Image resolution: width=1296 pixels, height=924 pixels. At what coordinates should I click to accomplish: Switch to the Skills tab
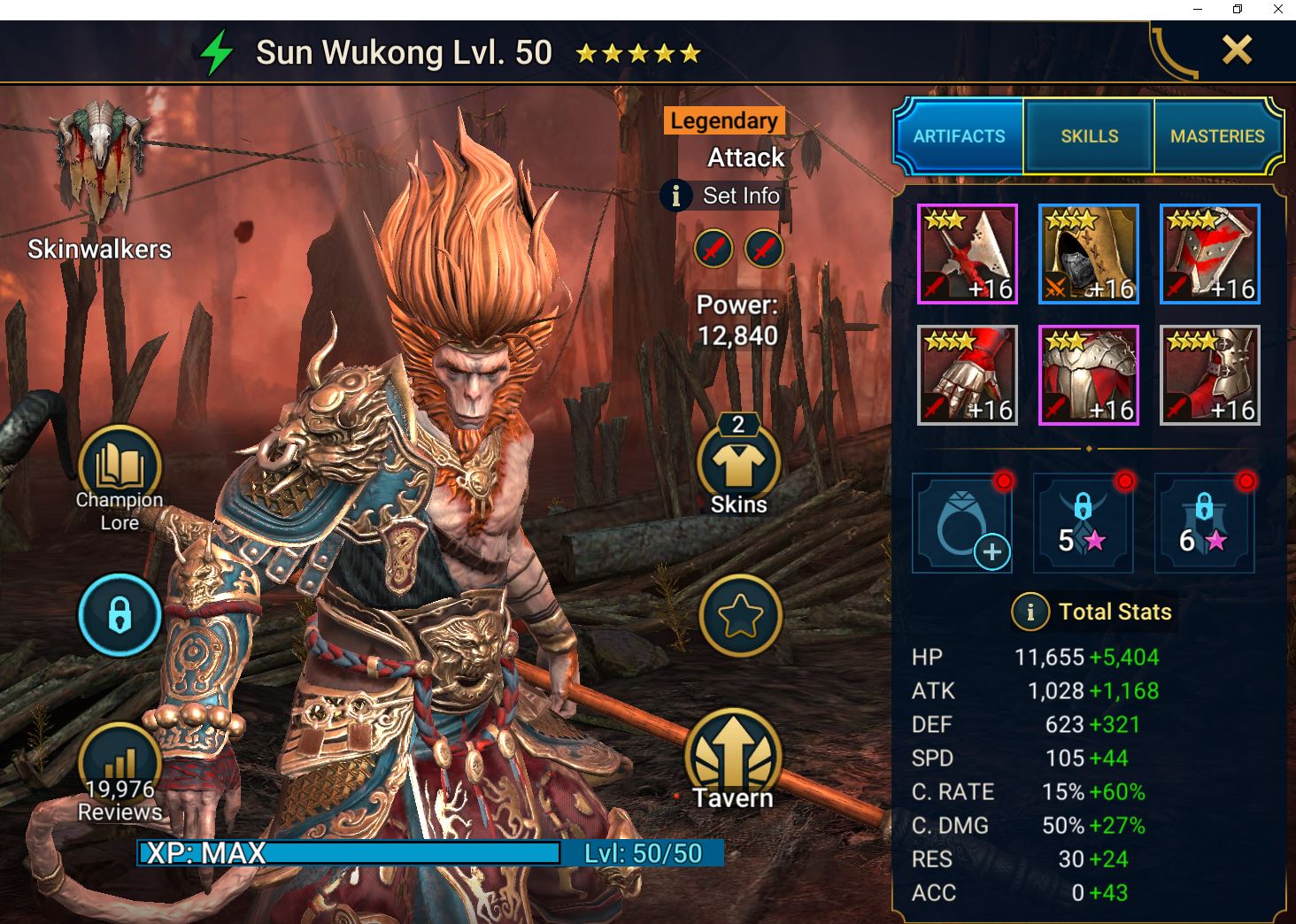point(1088,136)
